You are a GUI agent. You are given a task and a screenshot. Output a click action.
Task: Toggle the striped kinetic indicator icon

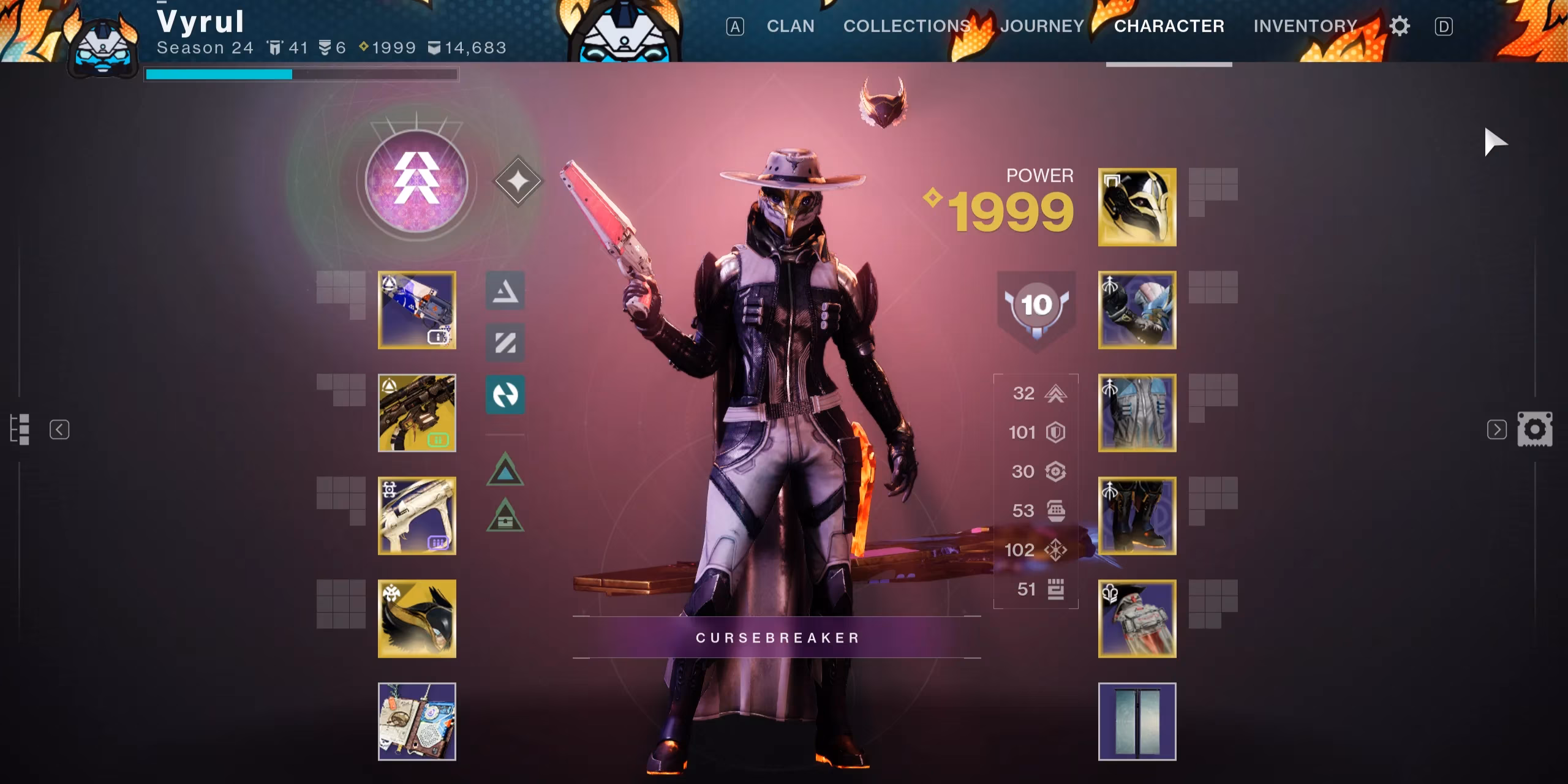tap(505, 343)
